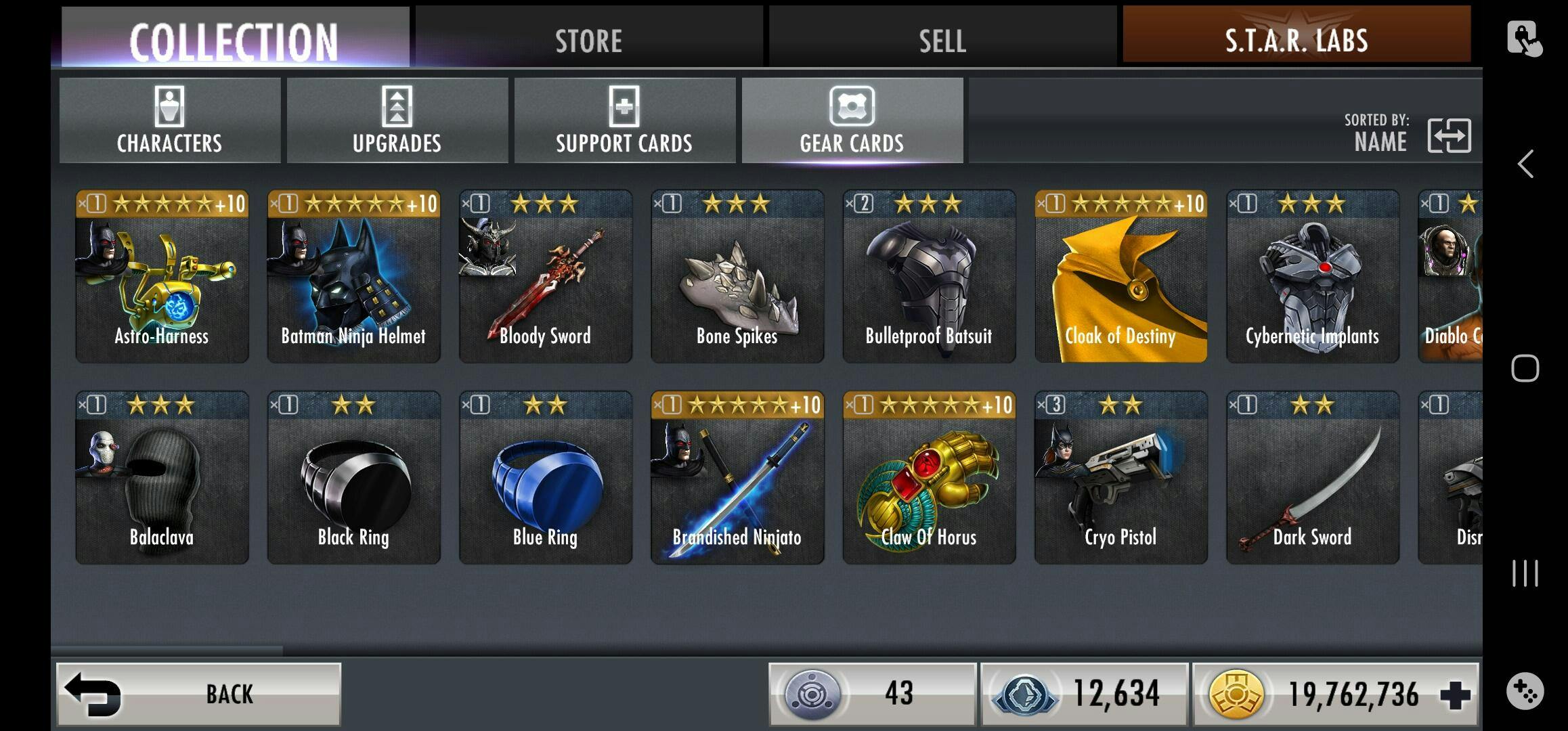Select the Cloak of Destiny card

click(1120, 277)
